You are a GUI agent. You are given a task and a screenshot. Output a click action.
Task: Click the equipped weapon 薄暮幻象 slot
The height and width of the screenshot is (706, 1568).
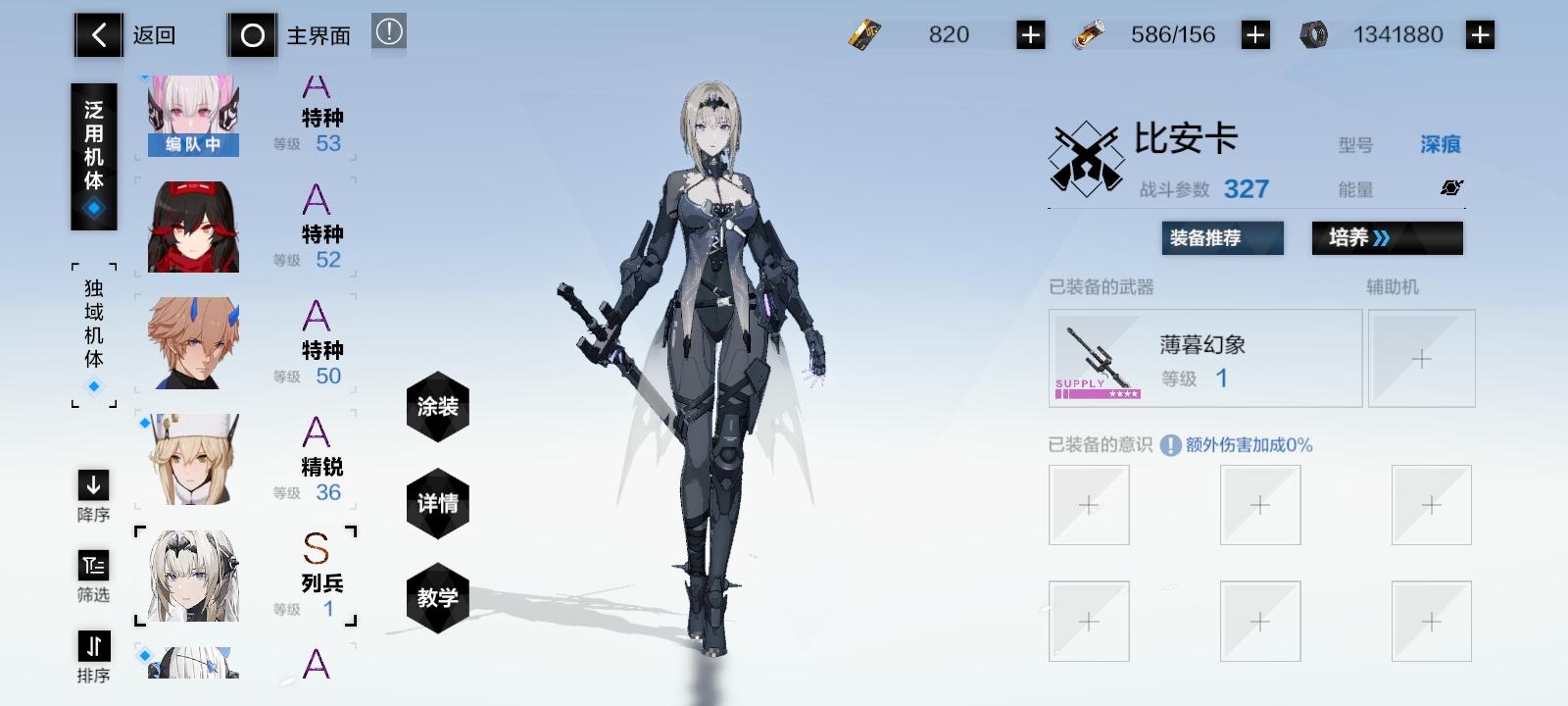click(1203, 358)
